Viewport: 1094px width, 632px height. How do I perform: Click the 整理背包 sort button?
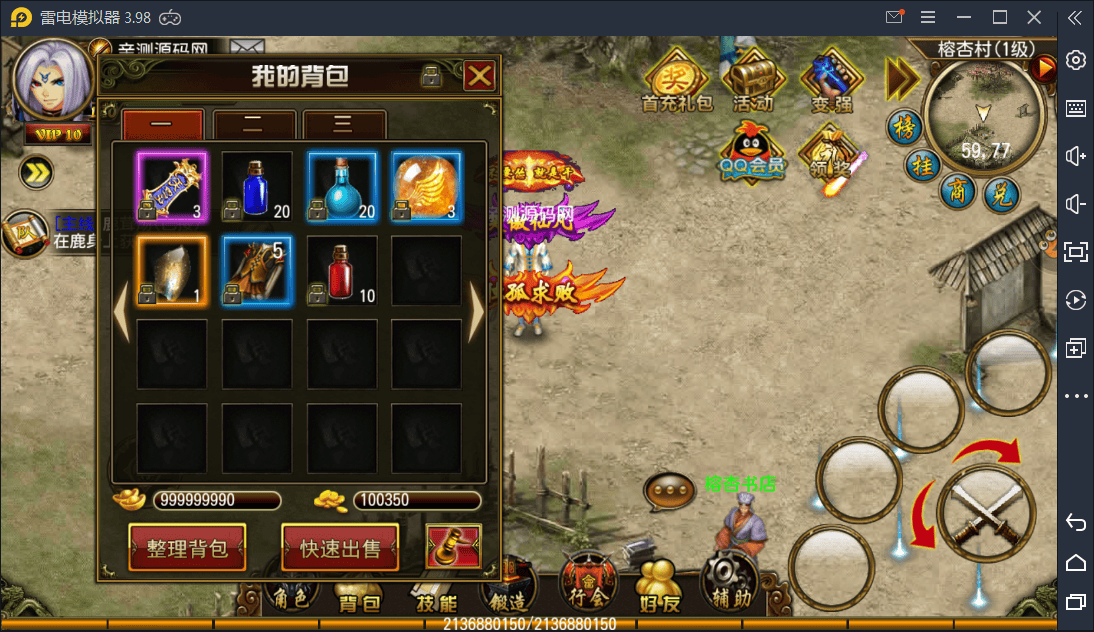(187, 548)
